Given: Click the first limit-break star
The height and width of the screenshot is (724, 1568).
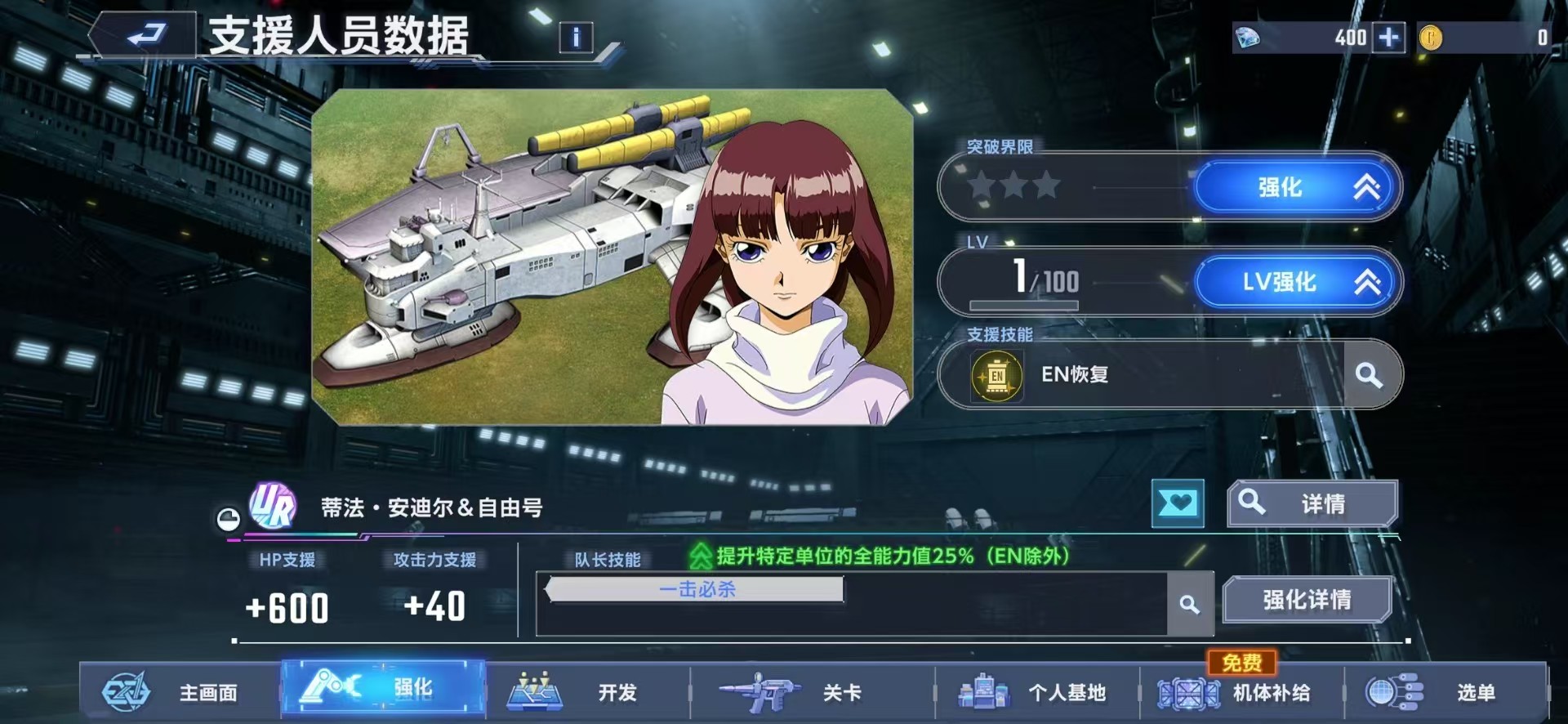Looking at the screenshot, I should pos(981,186).
